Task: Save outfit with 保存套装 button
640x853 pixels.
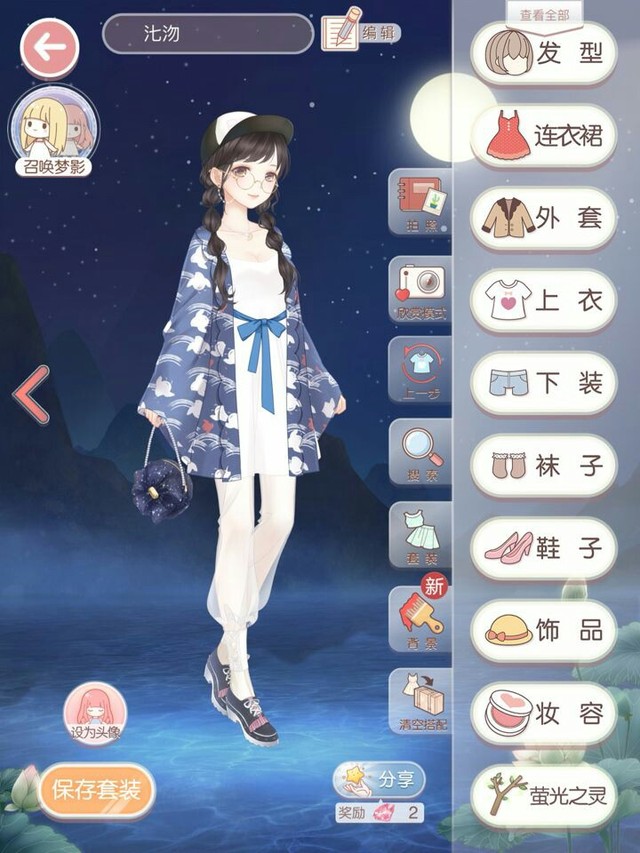Action: (x=97, y=790)
